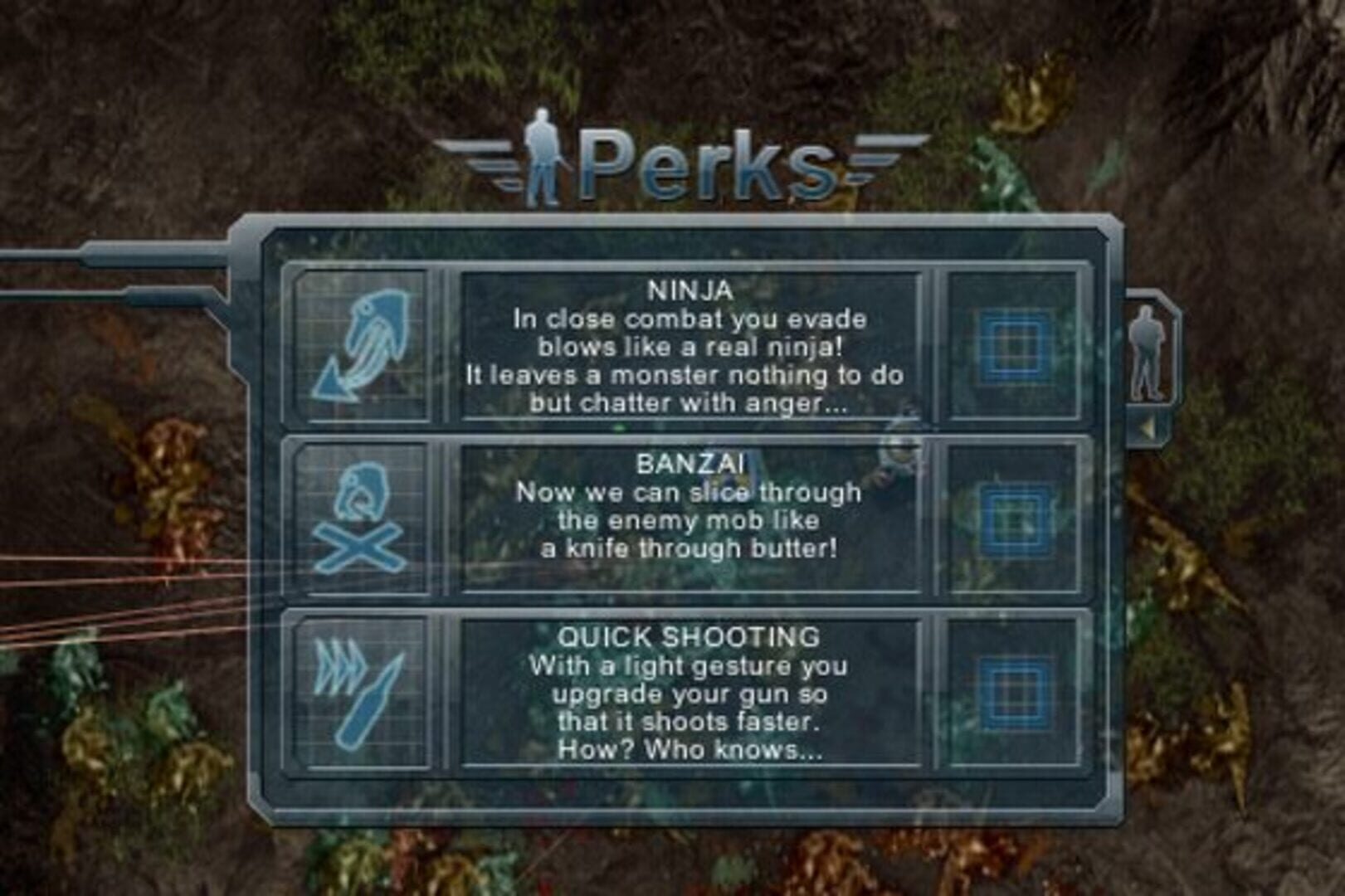Collapse the panel via the yellow triangle arrow
Screen dimensions: 1345x896
(1148, 426)
